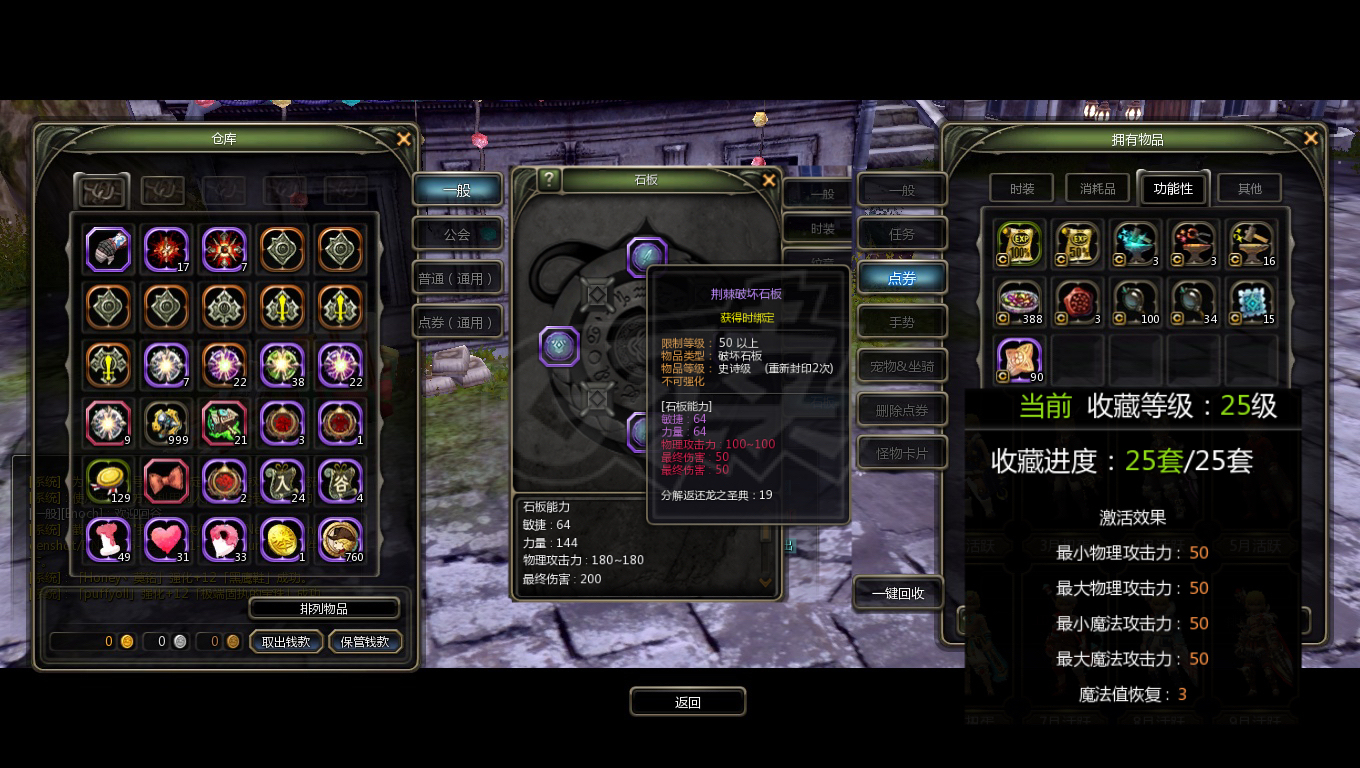Close the 仓库 warehouse window

(403, 140)
